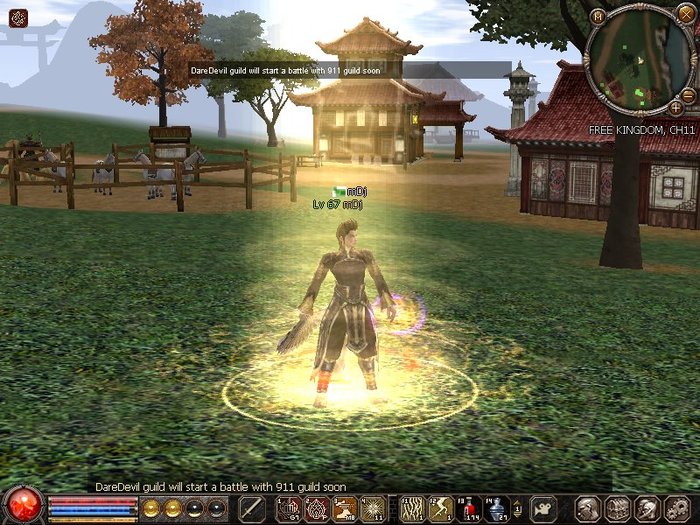Activate the lightning bolt skill slot
This screenshot has width=700, height=525.
pyautogui.click(x=439, y=507)
